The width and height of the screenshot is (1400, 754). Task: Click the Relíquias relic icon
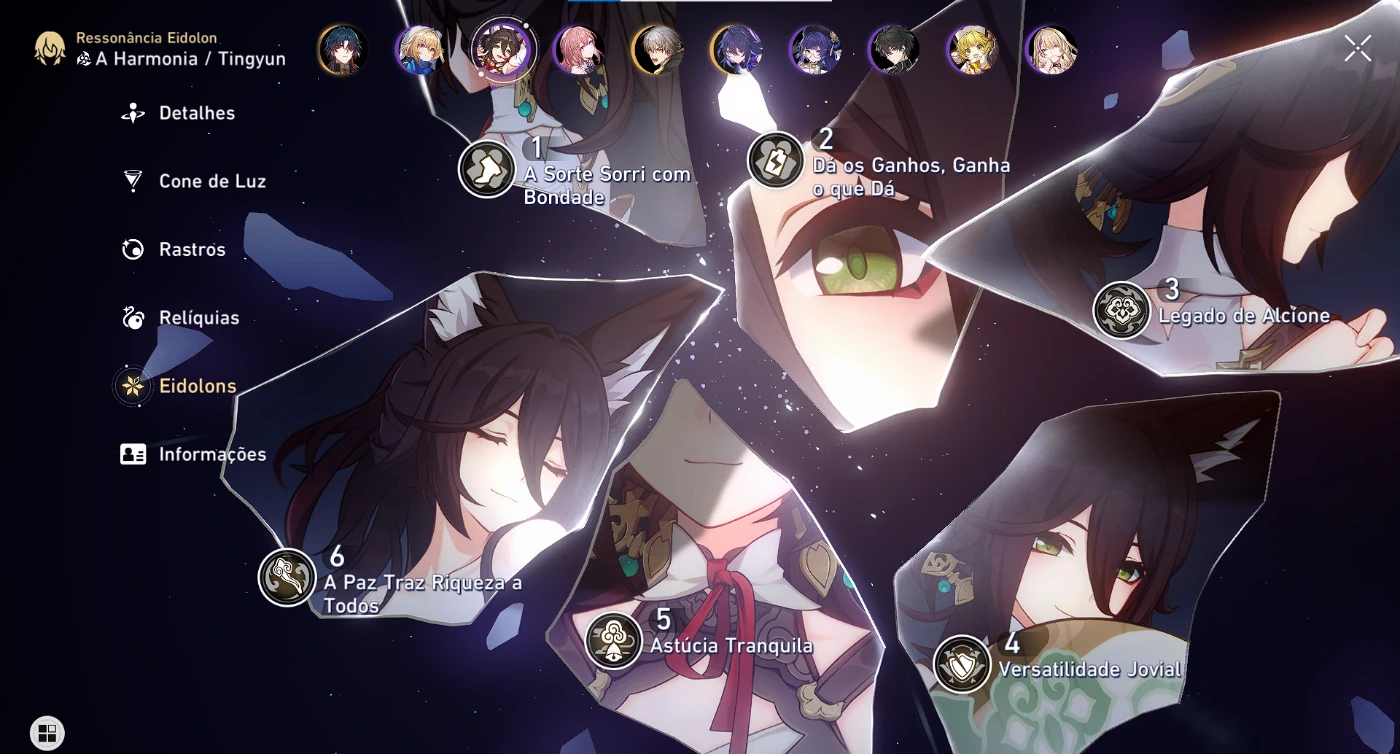tap(131, 317)
